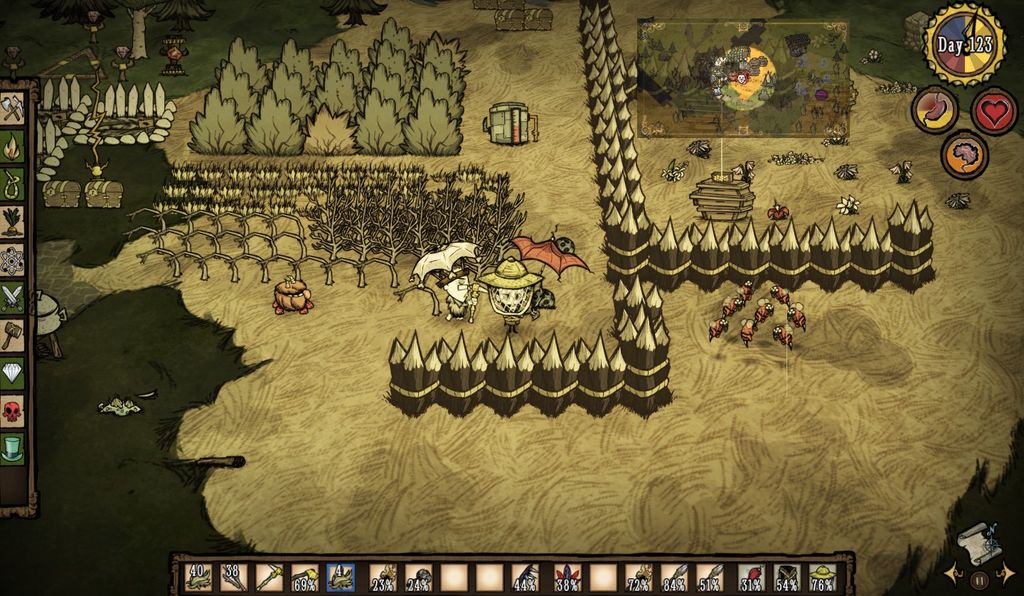Pause the game with the pause button

click(980, 578)
